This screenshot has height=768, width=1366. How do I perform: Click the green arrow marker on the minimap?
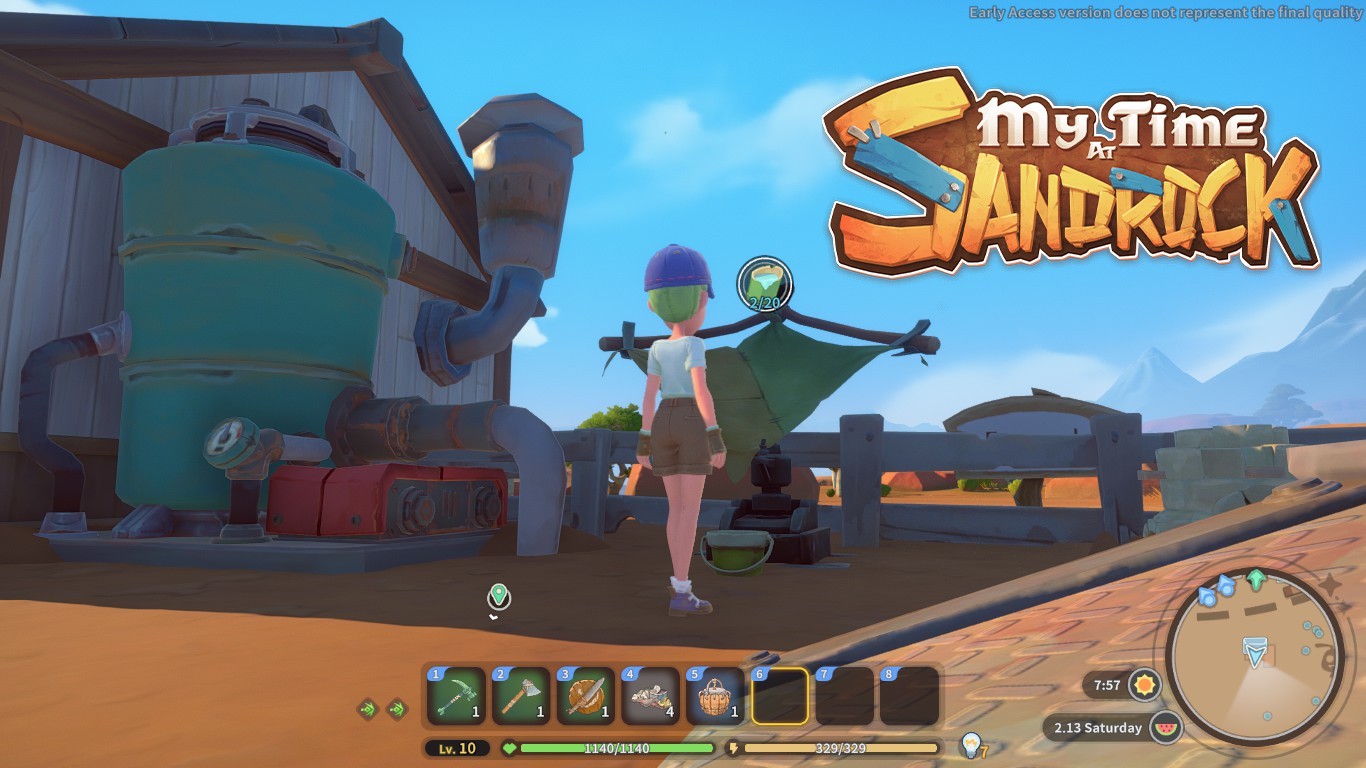tap(1255, 580)
